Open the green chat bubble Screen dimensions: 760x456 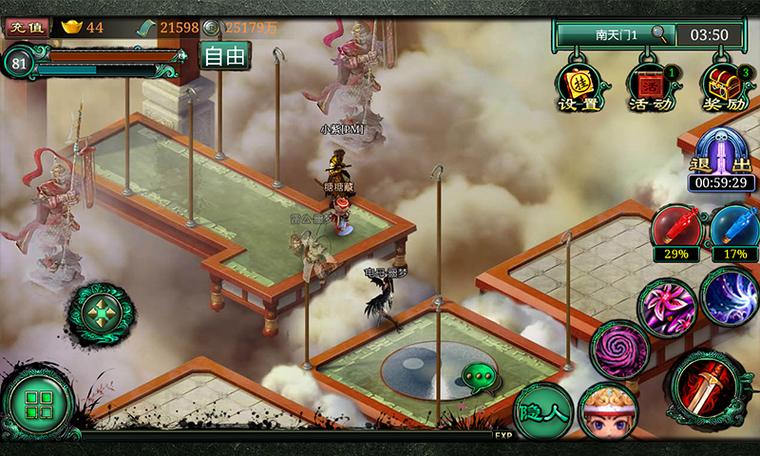click(x=477, y=378)
